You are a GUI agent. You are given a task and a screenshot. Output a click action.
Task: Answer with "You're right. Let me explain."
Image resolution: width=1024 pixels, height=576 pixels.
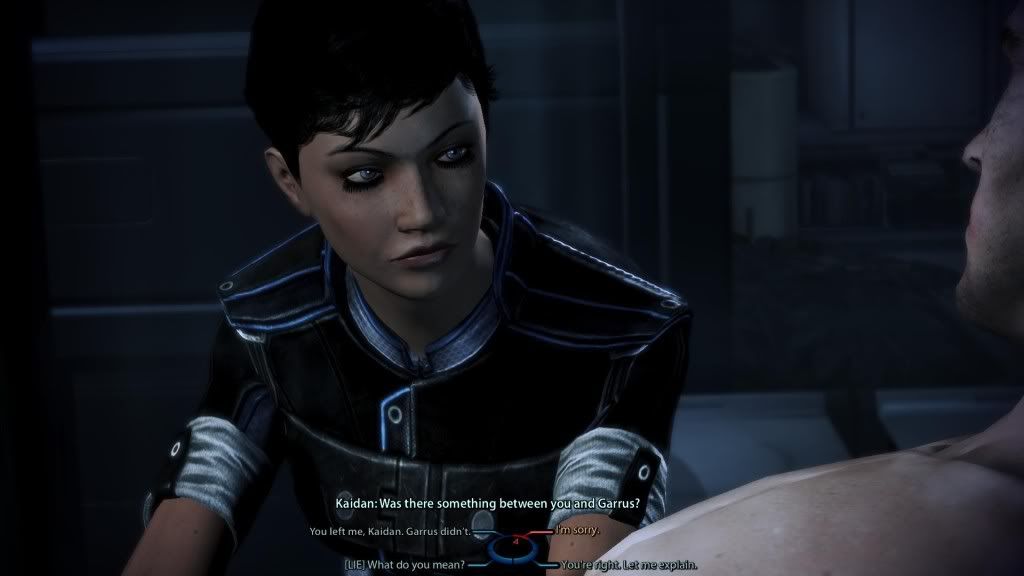coord(628,565)
